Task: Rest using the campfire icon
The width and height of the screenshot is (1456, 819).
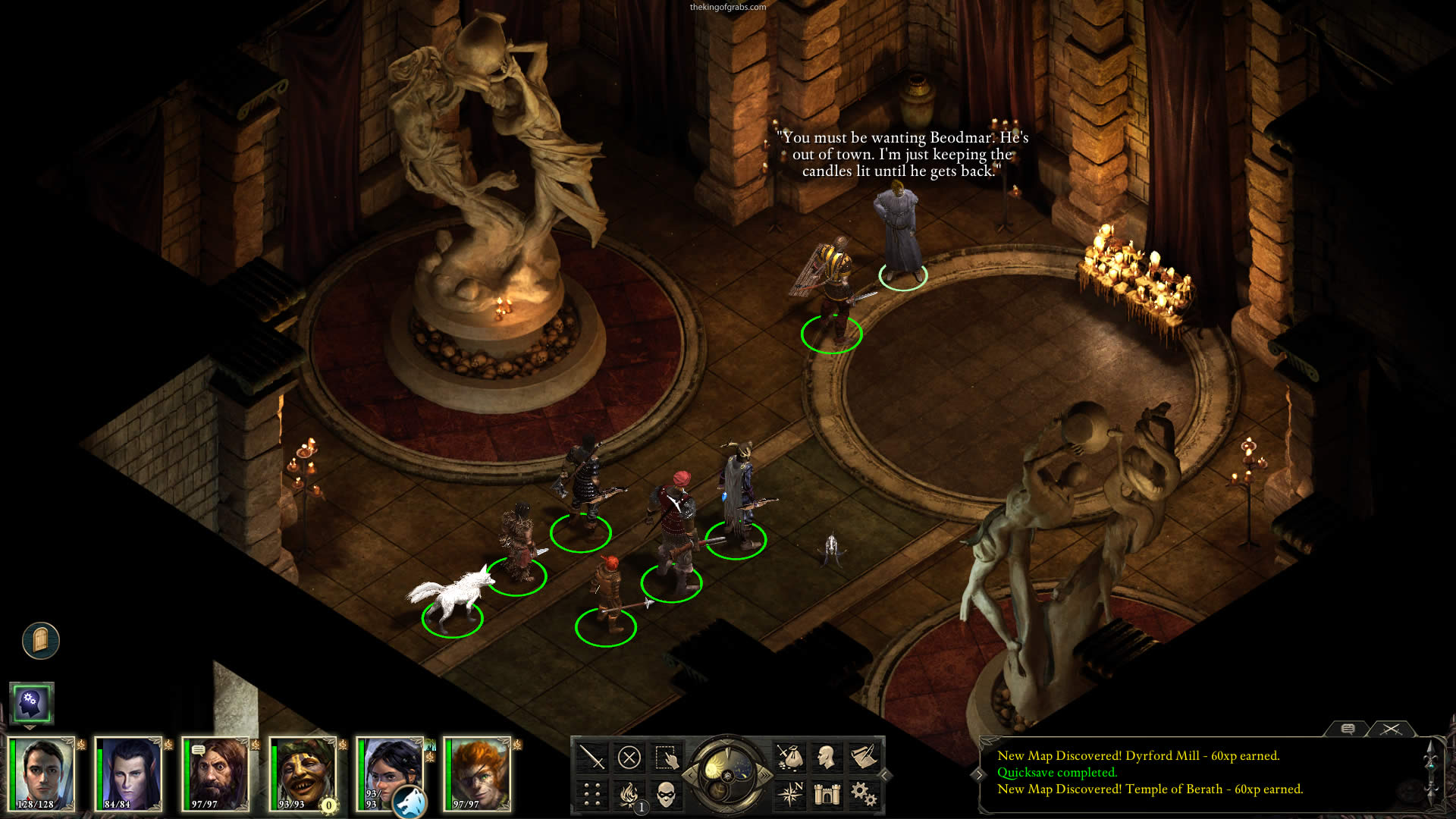Action: click(629, 795)
